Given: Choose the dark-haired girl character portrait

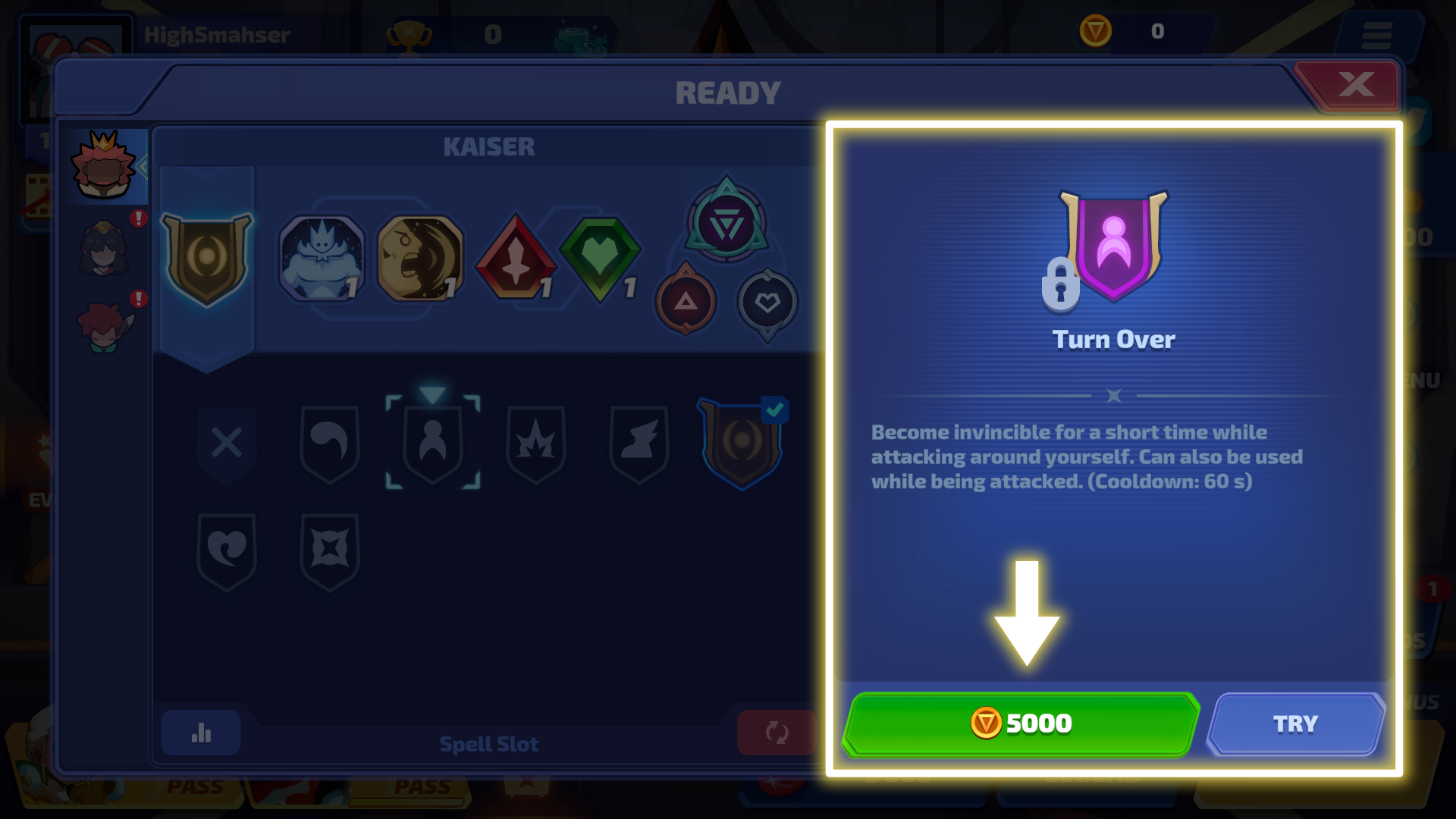Looking at the screenshot, I should click(x=104, y=249).
